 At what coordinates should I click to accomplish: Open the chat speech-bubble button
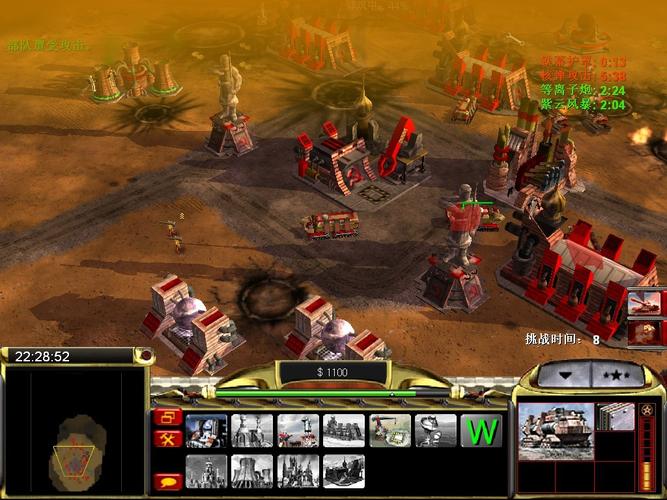(167, 481)
